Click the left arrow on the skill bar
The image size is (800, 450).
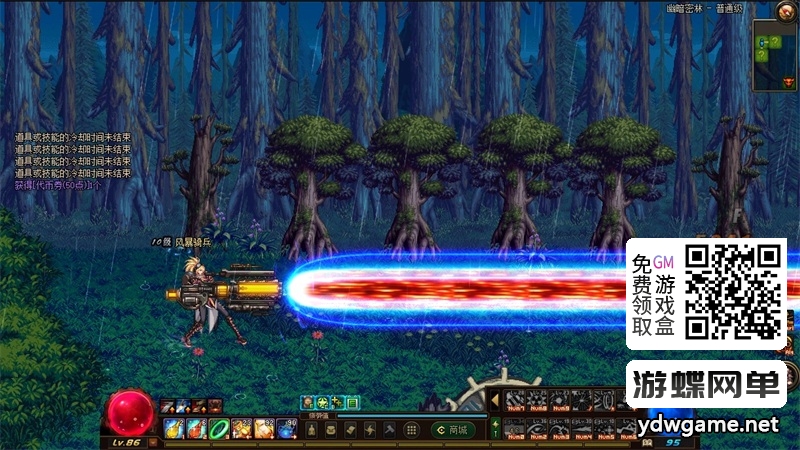click(494, 401)
